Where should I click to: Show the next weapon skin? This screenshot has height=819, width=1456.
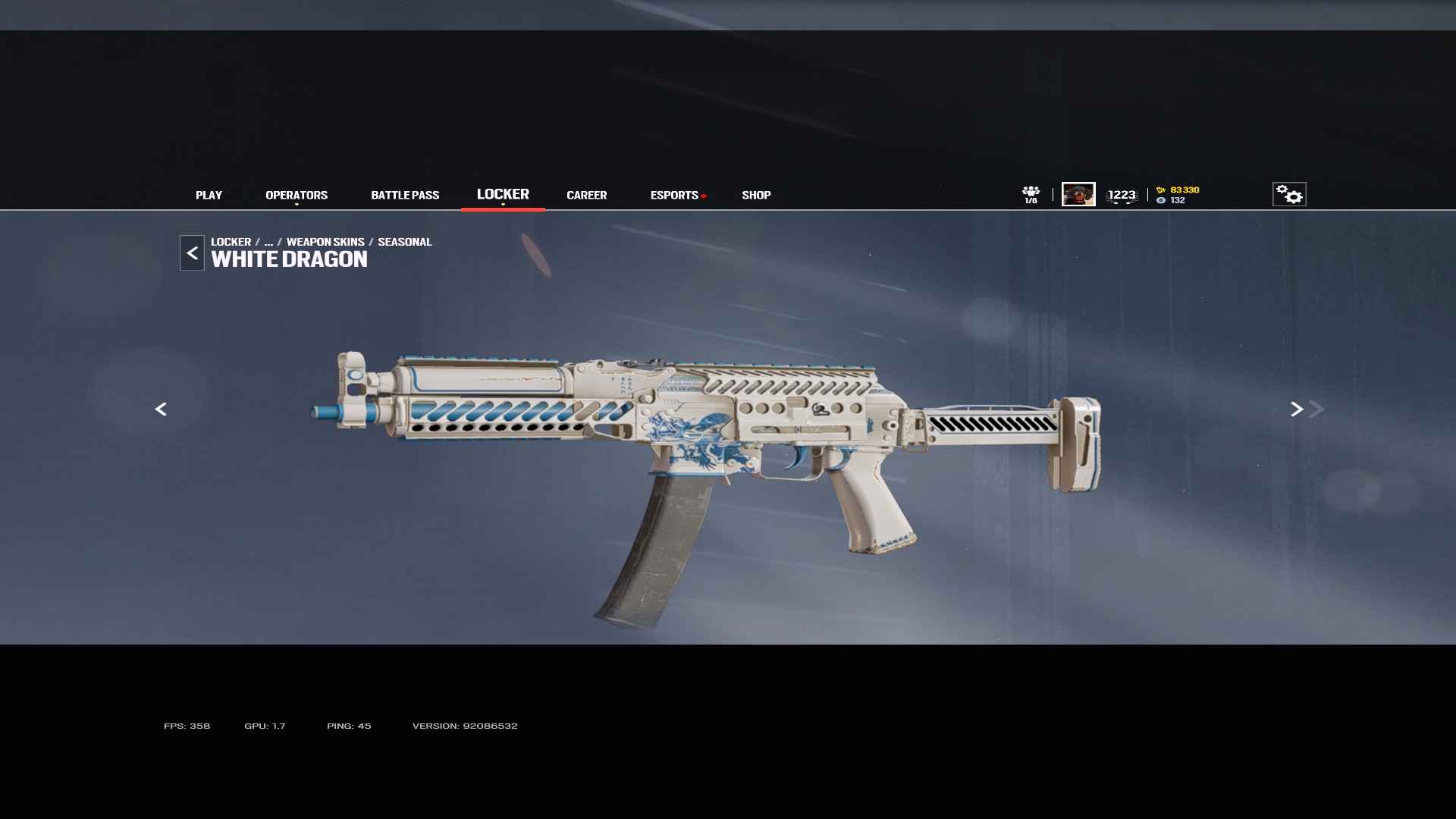1297,409
